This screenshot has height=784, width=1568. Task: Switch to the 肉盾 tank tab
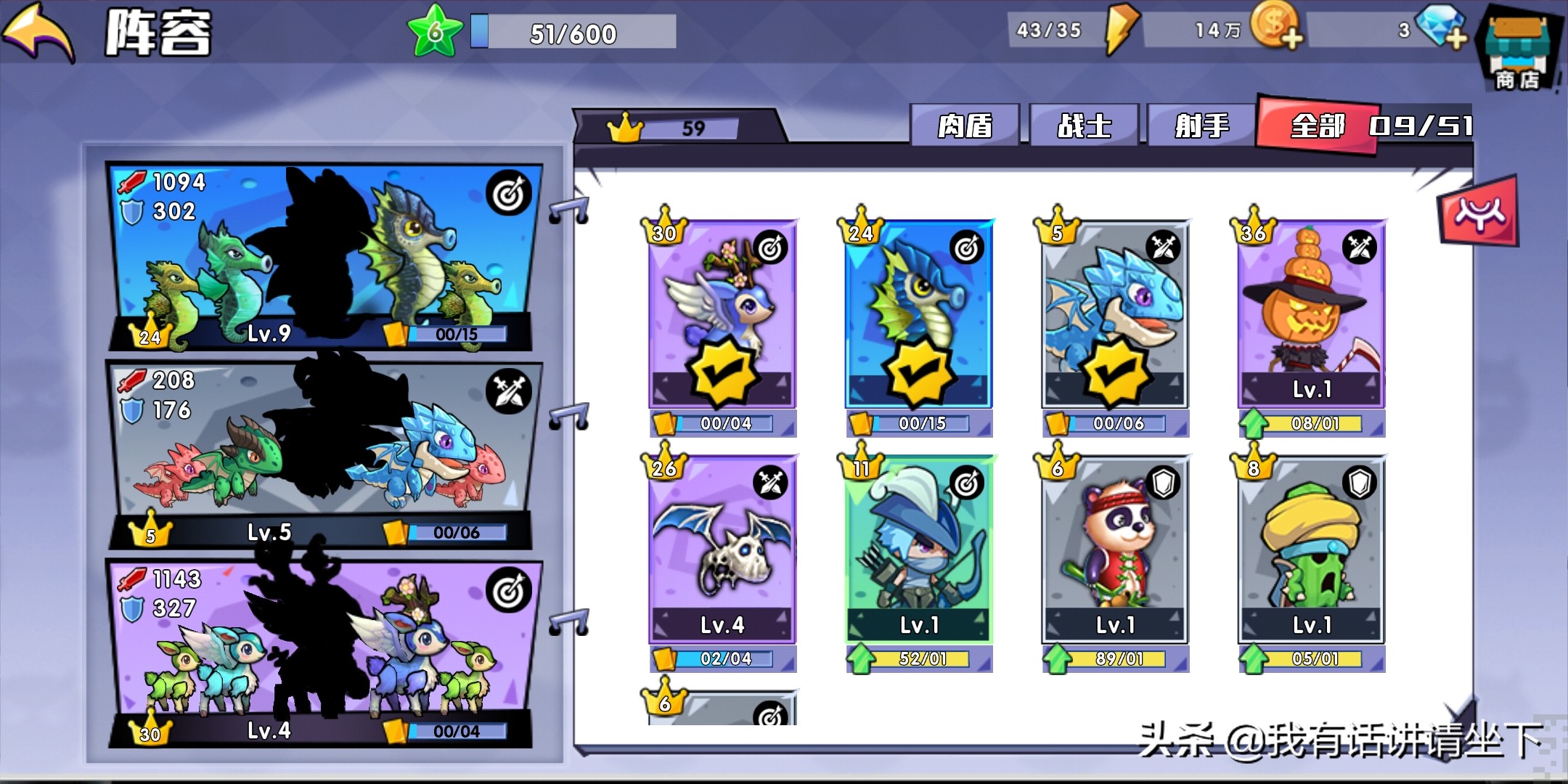coord(965,126)
